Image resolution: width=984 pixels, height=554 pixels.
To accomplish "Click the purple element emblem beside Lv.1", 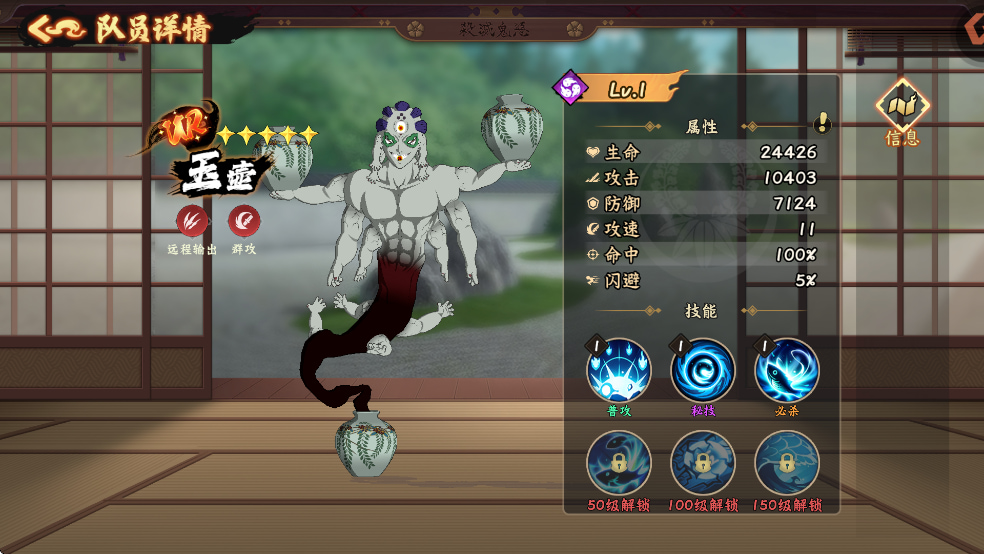I will 571,88.
